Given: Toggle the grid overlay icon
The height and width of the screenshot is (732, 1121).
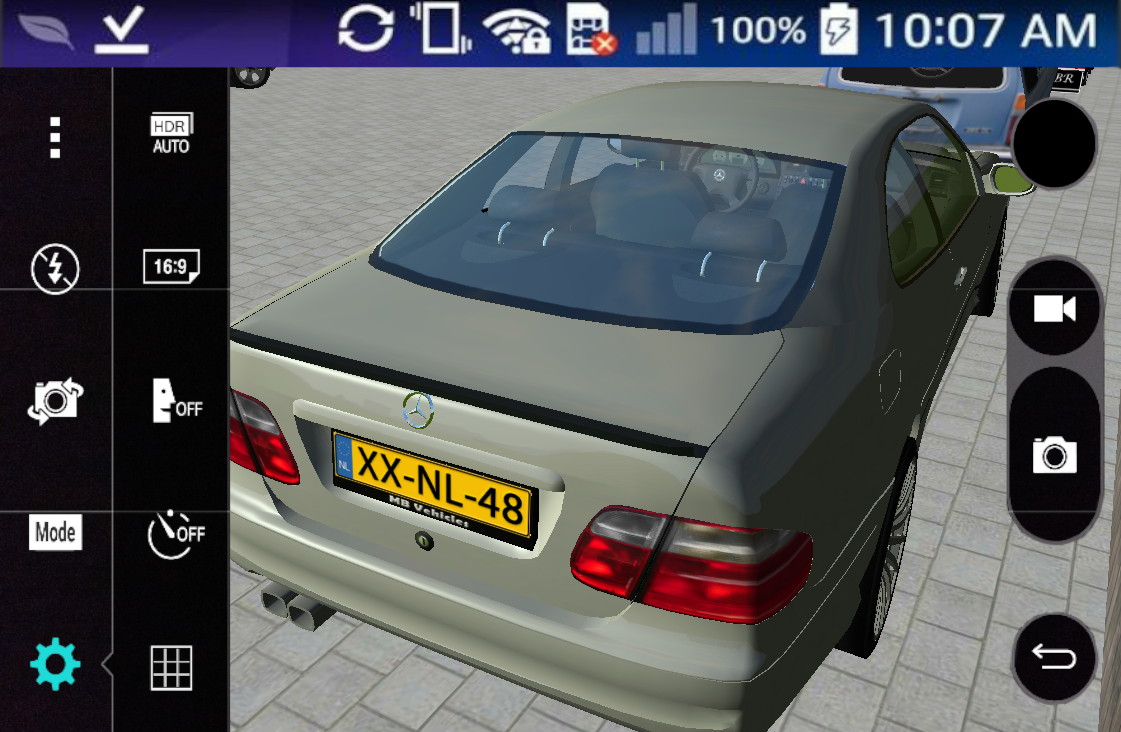Looking at the screenshot, I should click(x=171, y=667).
